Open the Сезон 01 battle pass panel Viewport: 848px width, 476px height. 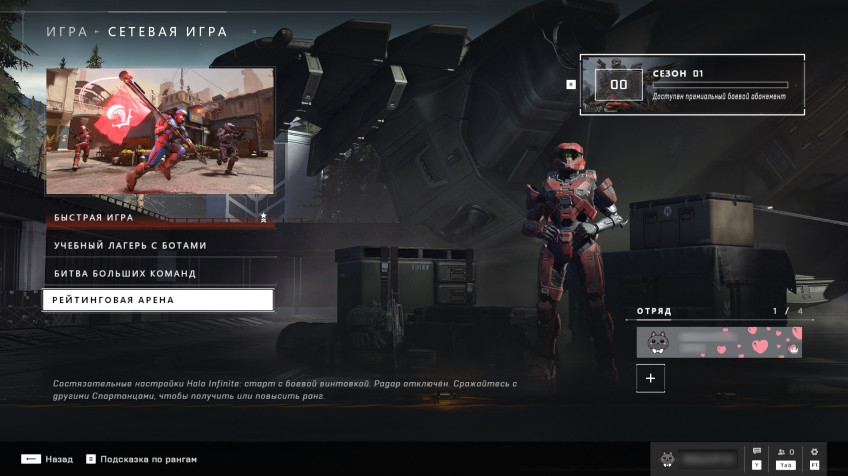tap(692, 85)
